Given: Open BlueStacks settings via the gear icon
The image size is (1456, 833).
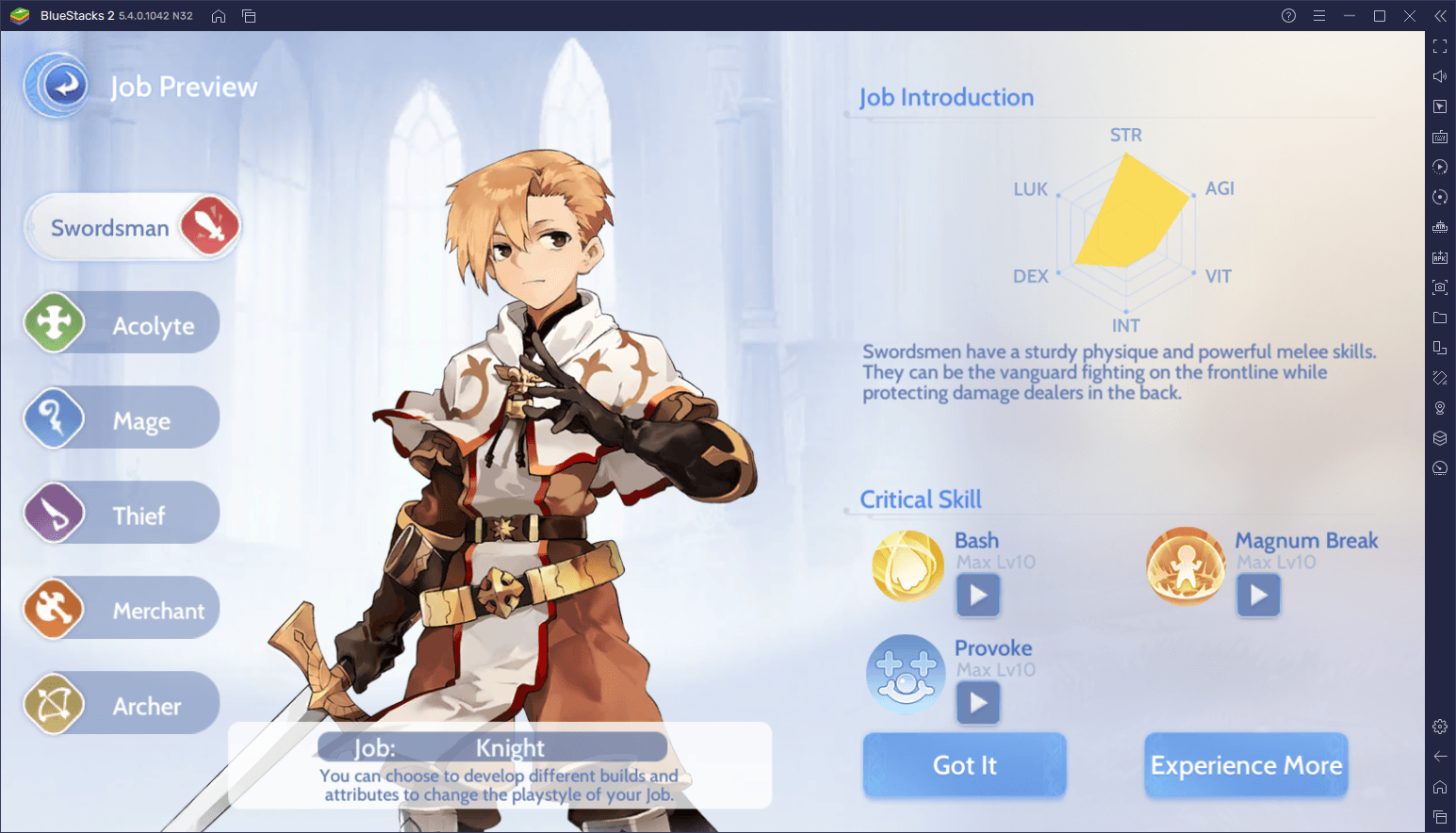Looking at the screenshot, I should 1440,726.
